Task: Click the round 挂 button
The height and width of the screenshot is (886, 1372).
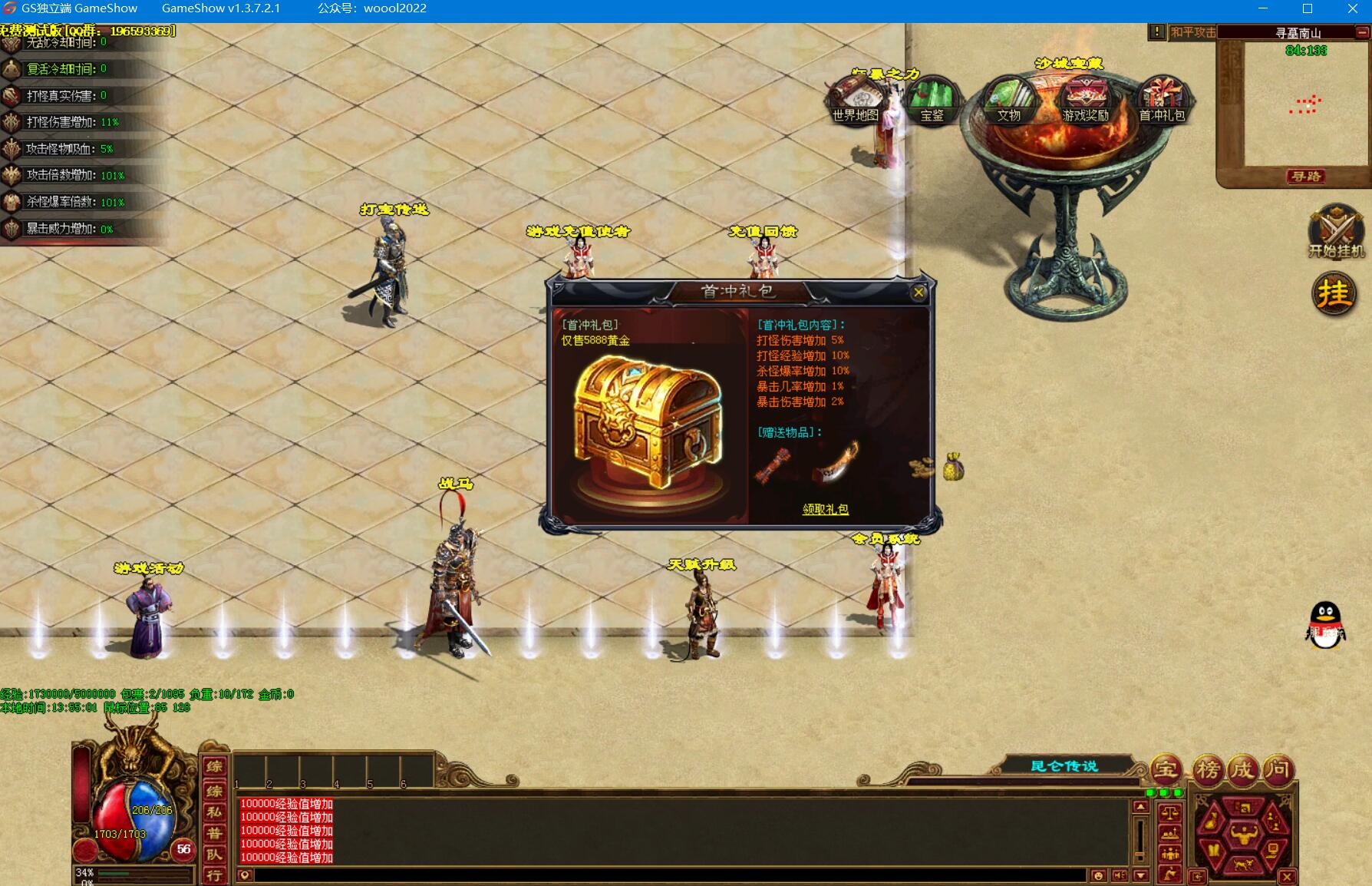Action: pos(1334,293)
